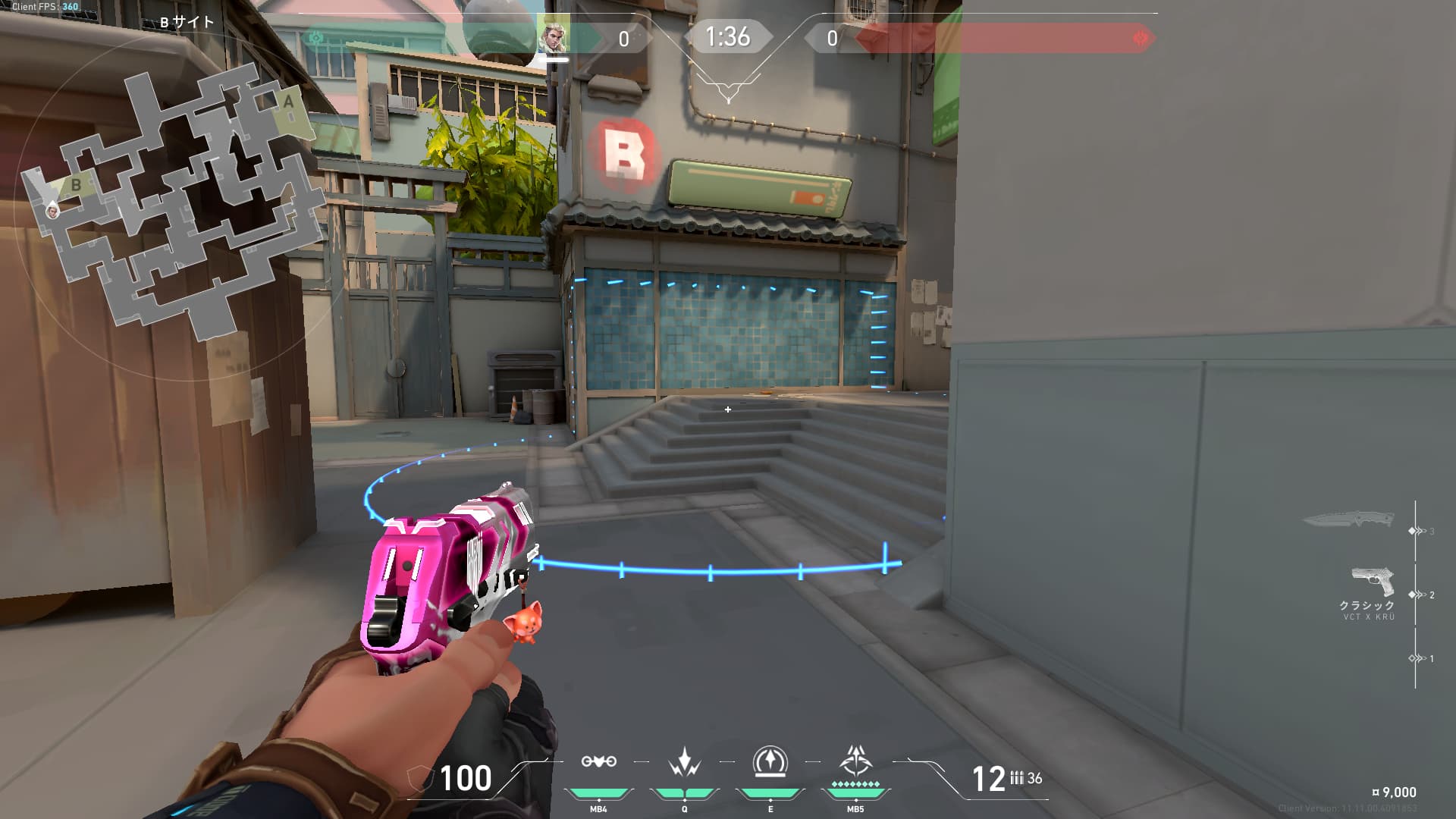The width and height of the screenshot is (1456, 819).
Task: Click the player marker on the minimap
Action: (52, 210)
